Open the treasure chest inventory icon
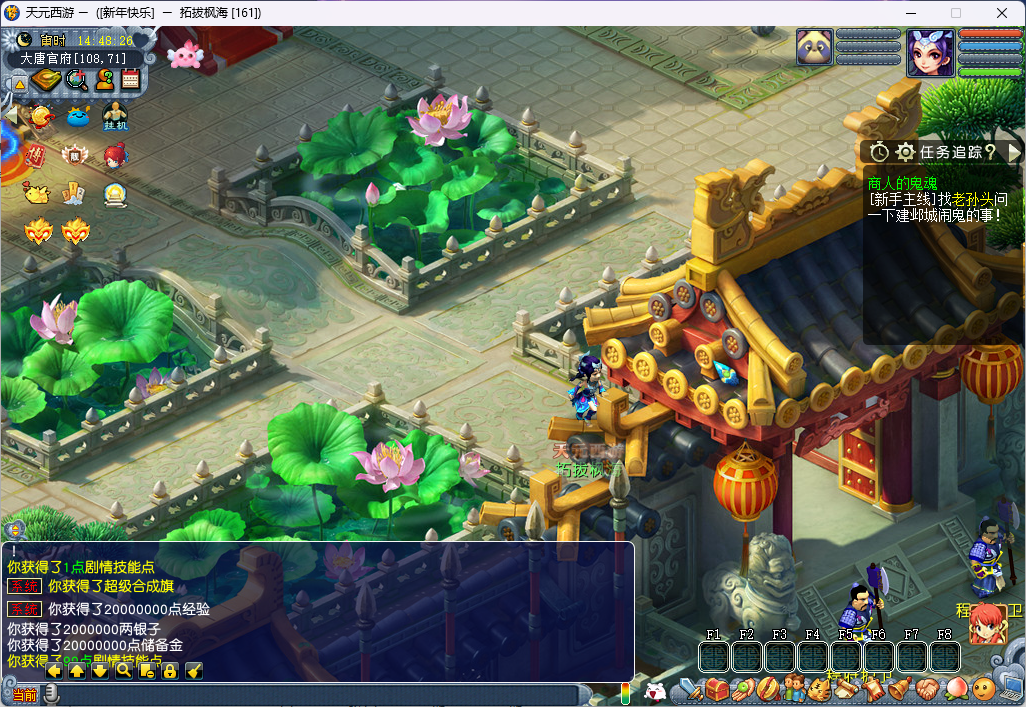 point(716,689)
